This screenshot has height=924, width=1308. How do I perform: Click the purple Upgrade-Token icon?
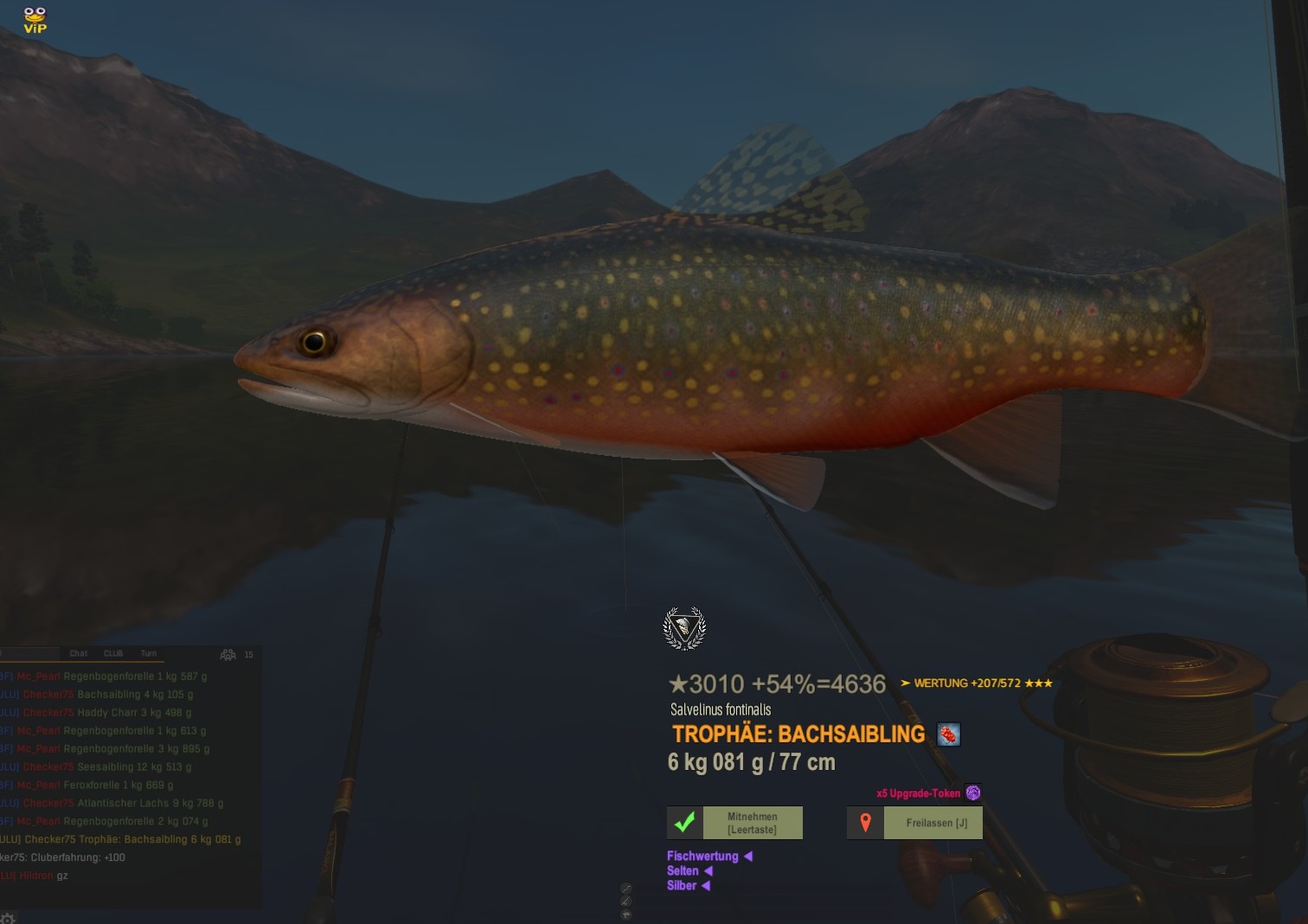(x=973, y=793)
